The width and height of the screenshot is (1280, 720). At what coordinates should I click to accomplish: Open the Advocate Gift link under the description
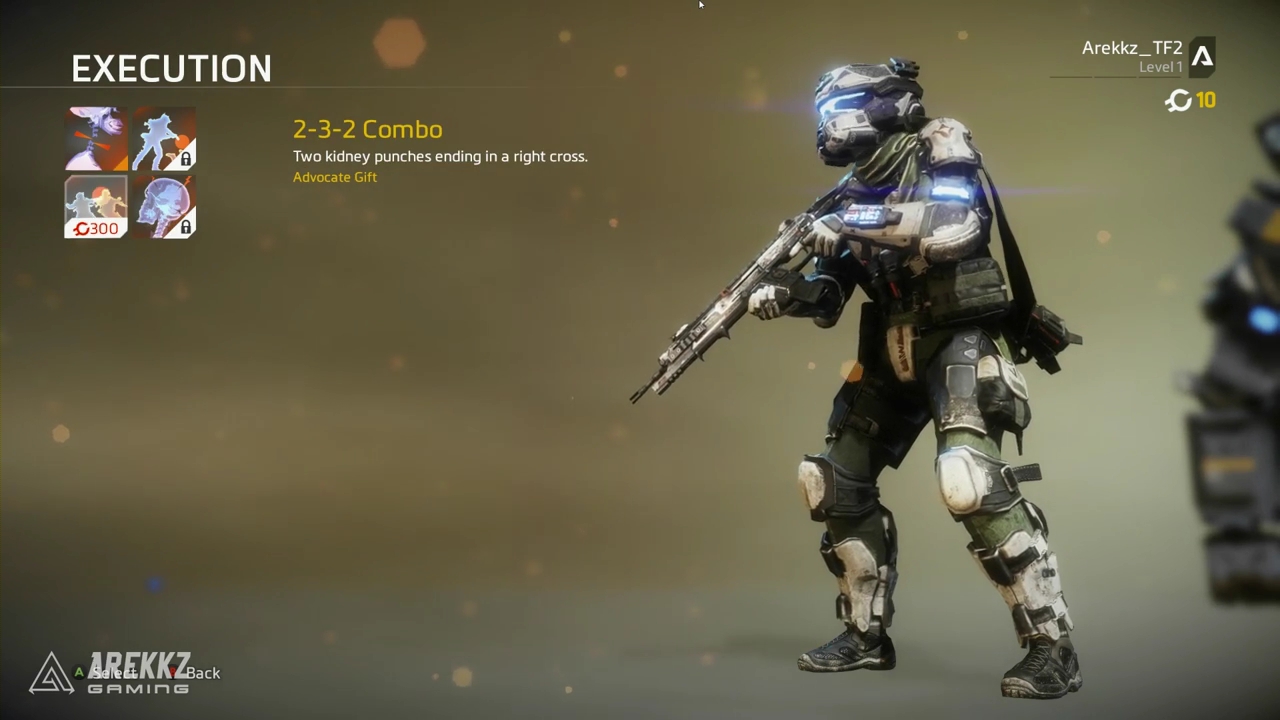pyautogui.click(x=335, y=177)
